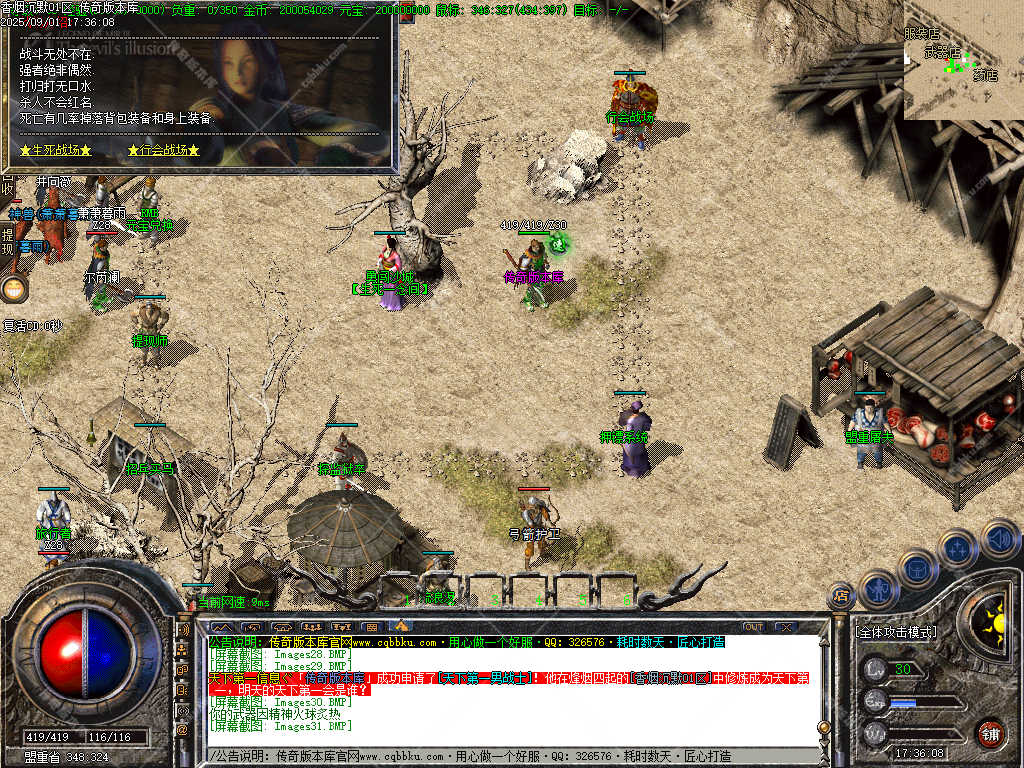The height and width of the screenshot is (768, 1024).
Task: Open the minimap in the corner
Action: (963, 60)
